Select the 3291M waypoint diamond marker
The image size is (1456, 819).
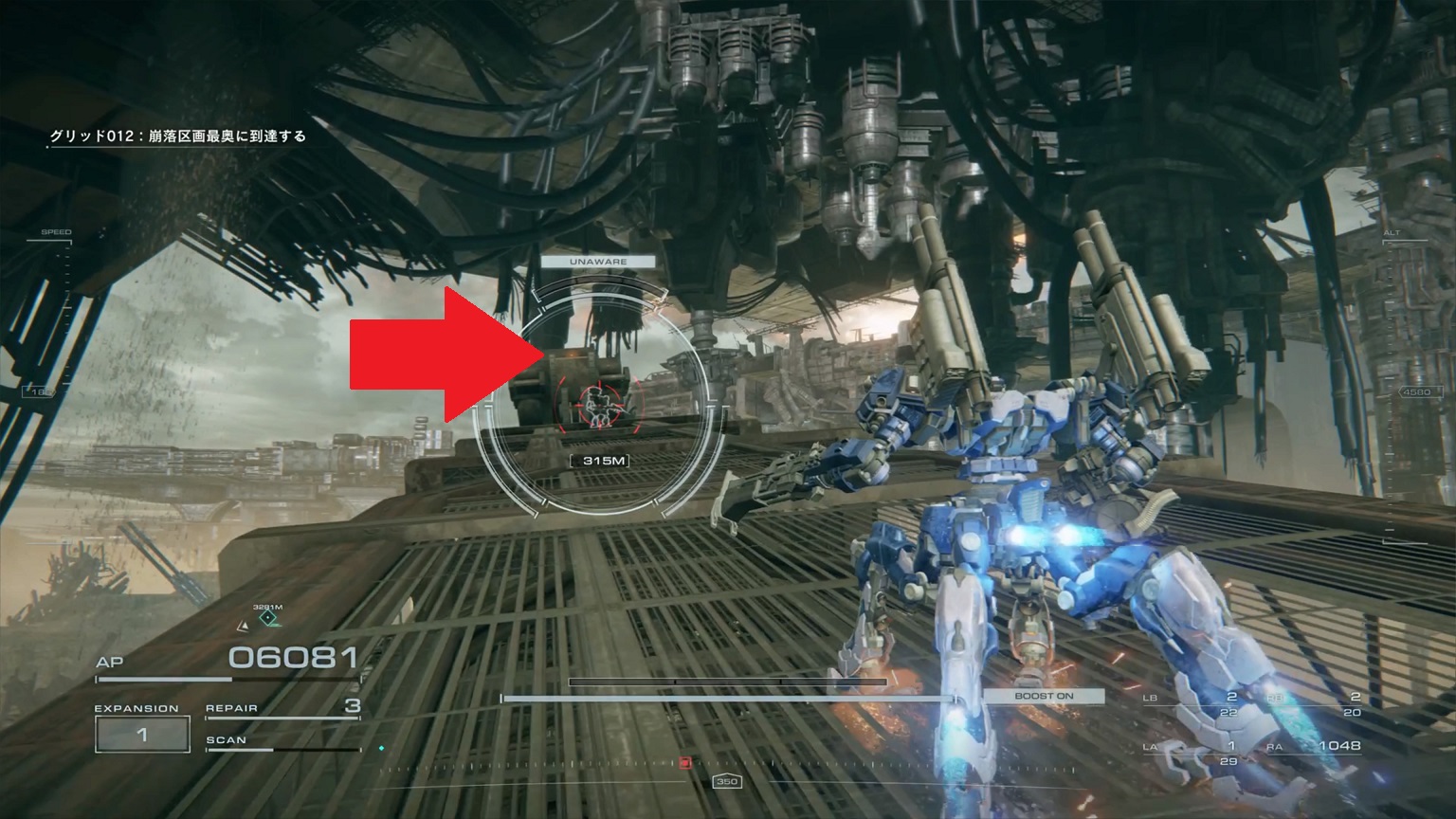[x=268, y=616]
